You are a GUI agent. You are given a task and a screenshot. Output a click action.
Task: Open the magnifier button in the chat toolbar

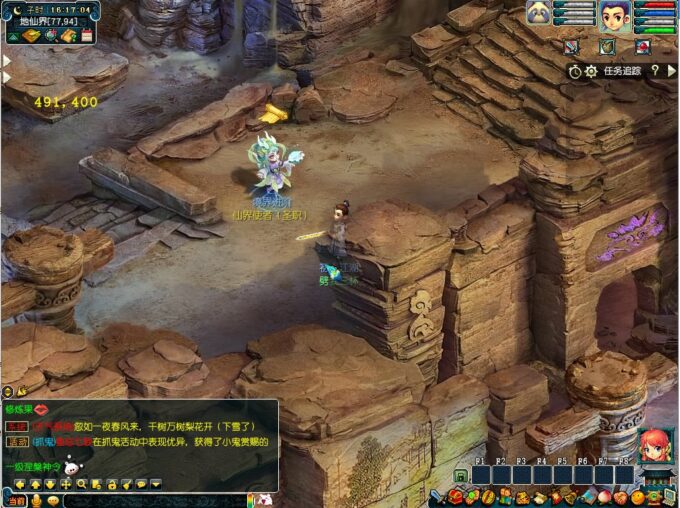pos(82,484)
